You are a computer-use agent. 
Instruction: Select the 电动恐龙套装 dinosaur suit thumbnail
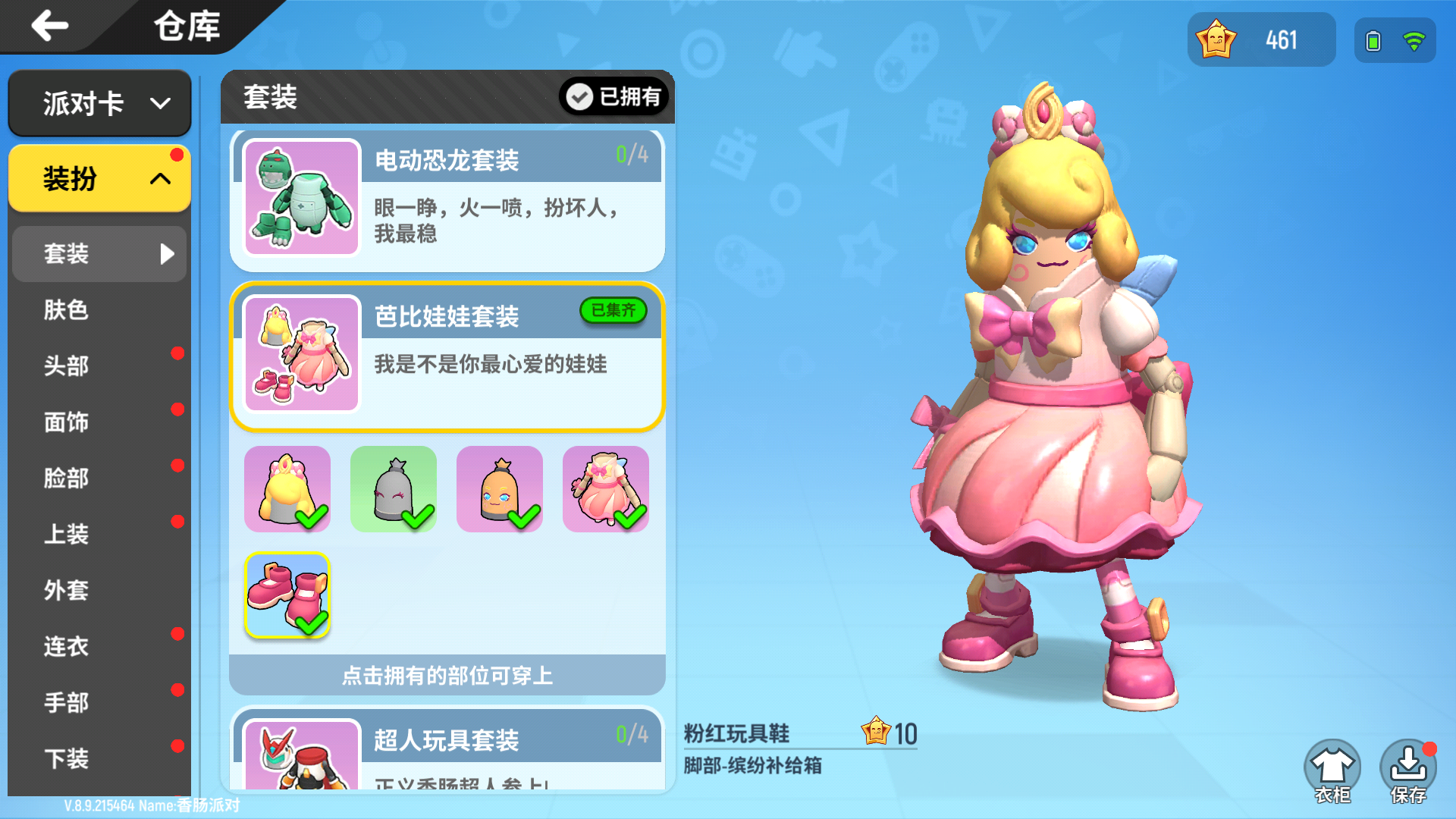(300, 199)
